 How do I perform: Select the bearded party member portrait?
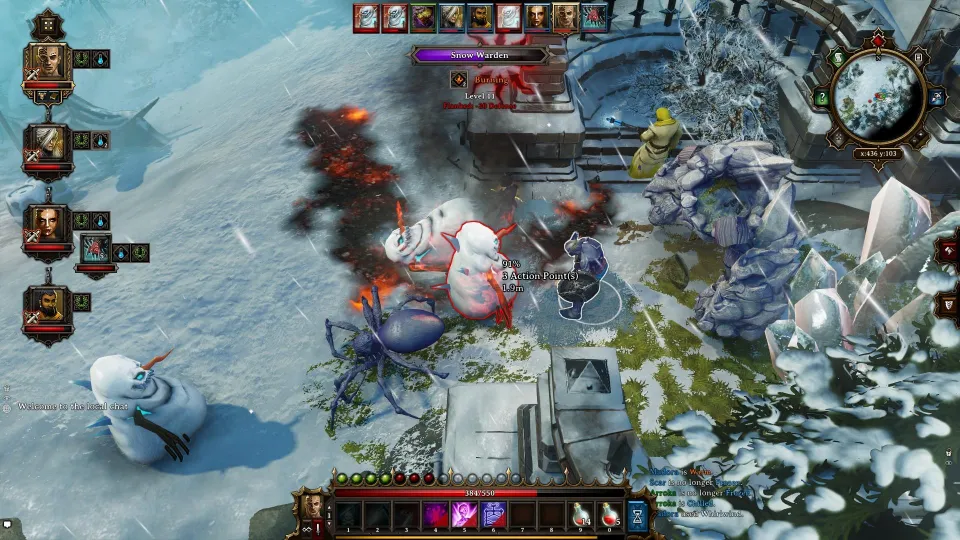point(46,305)
